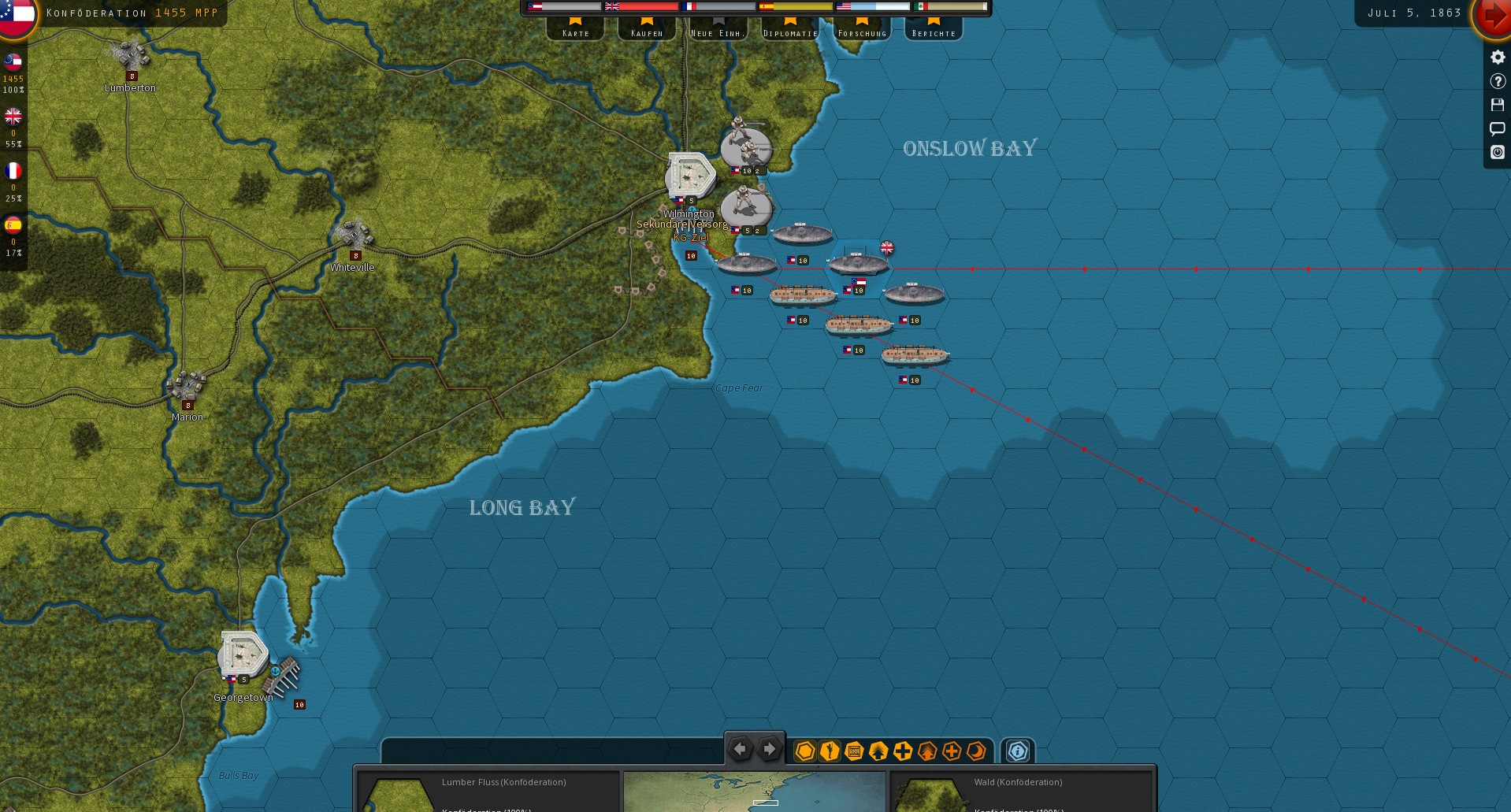Save the game with the floppy disk icon

coord(1498,105)
